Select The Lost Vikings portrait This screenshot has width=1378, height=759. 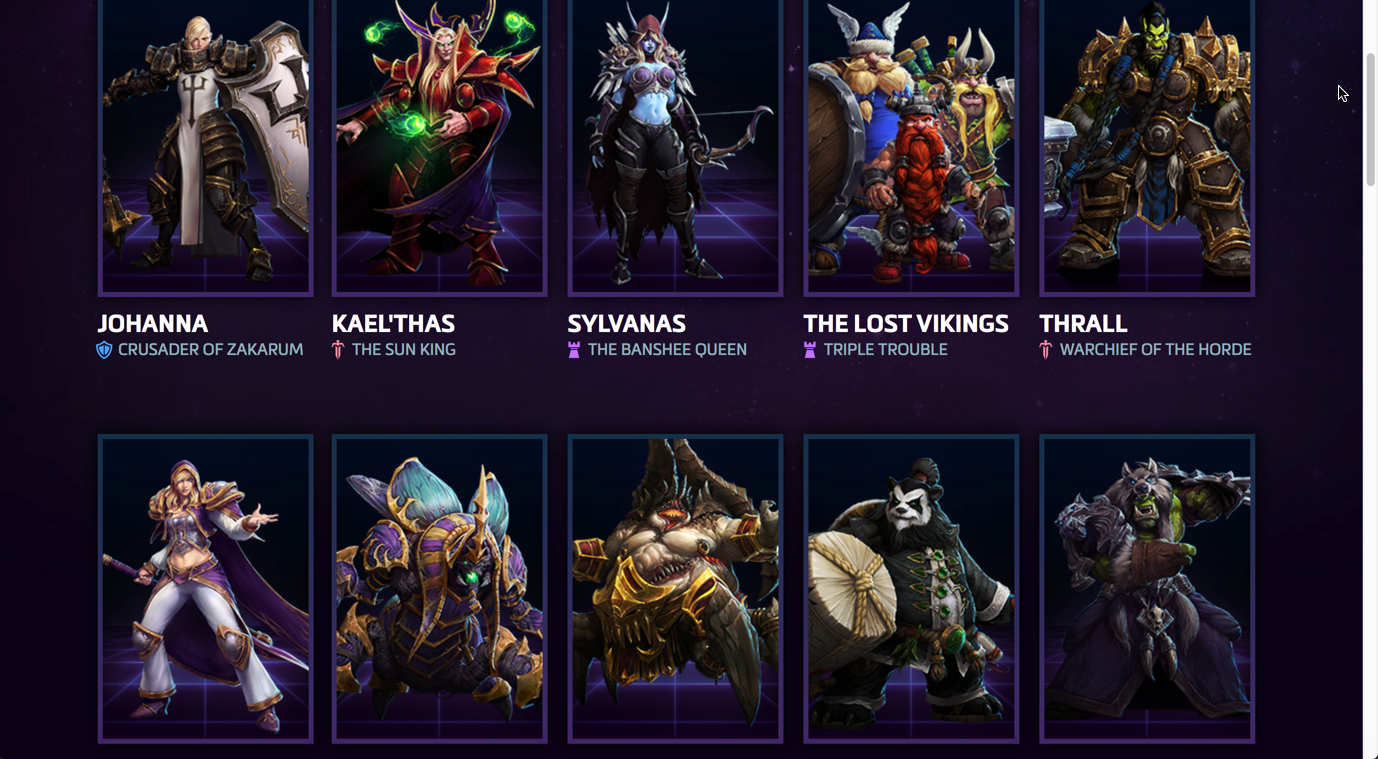click(x=911, y=145)
